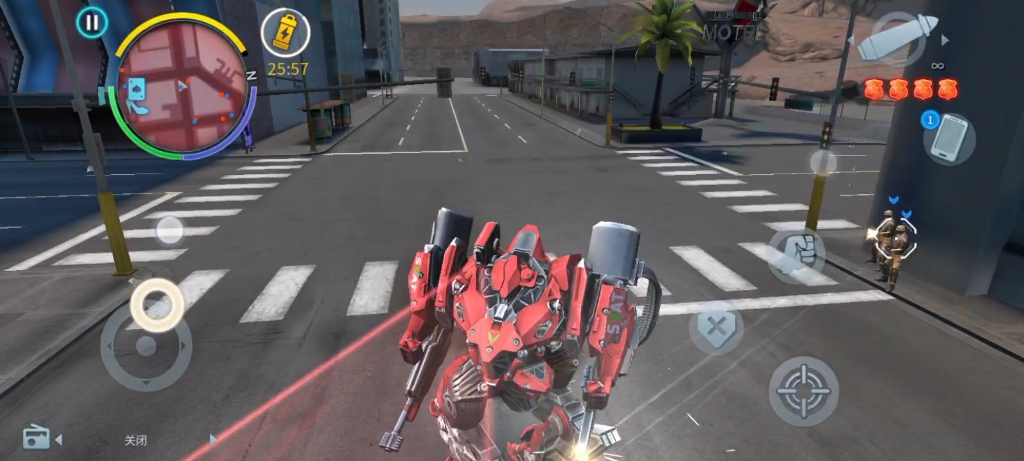Tap the shield X button
The height and width of the screenshot is (461, 1024).
pyautogui.click(x=716, y=327)
